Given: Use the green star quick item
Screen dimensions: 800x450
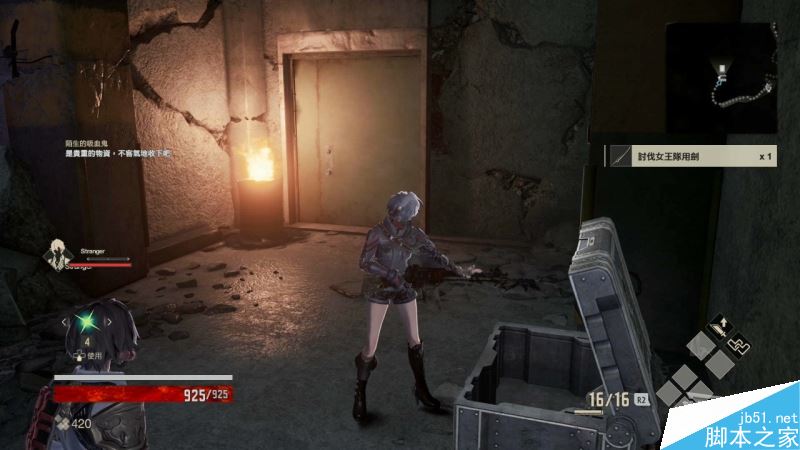Looking at the screenshot, I should point(90,323).
